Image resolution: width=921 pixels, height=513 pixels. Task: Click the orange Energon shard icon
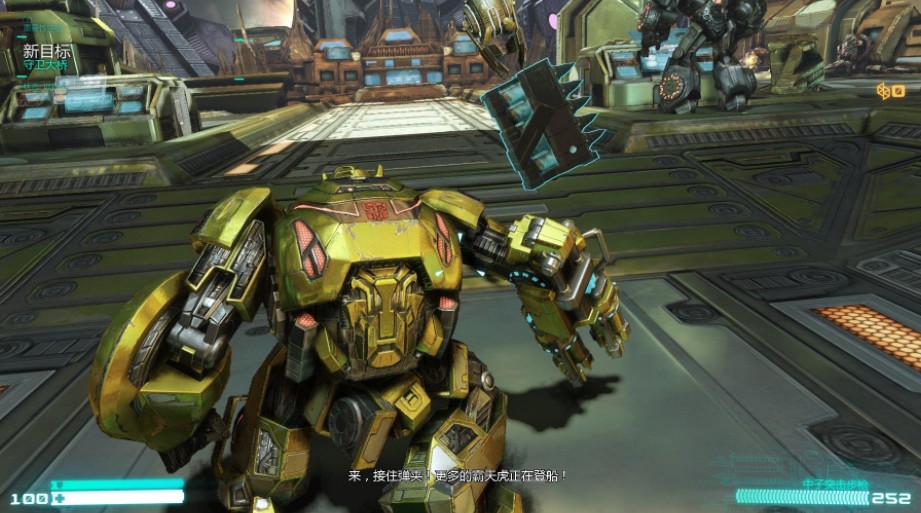coord(884,91)
